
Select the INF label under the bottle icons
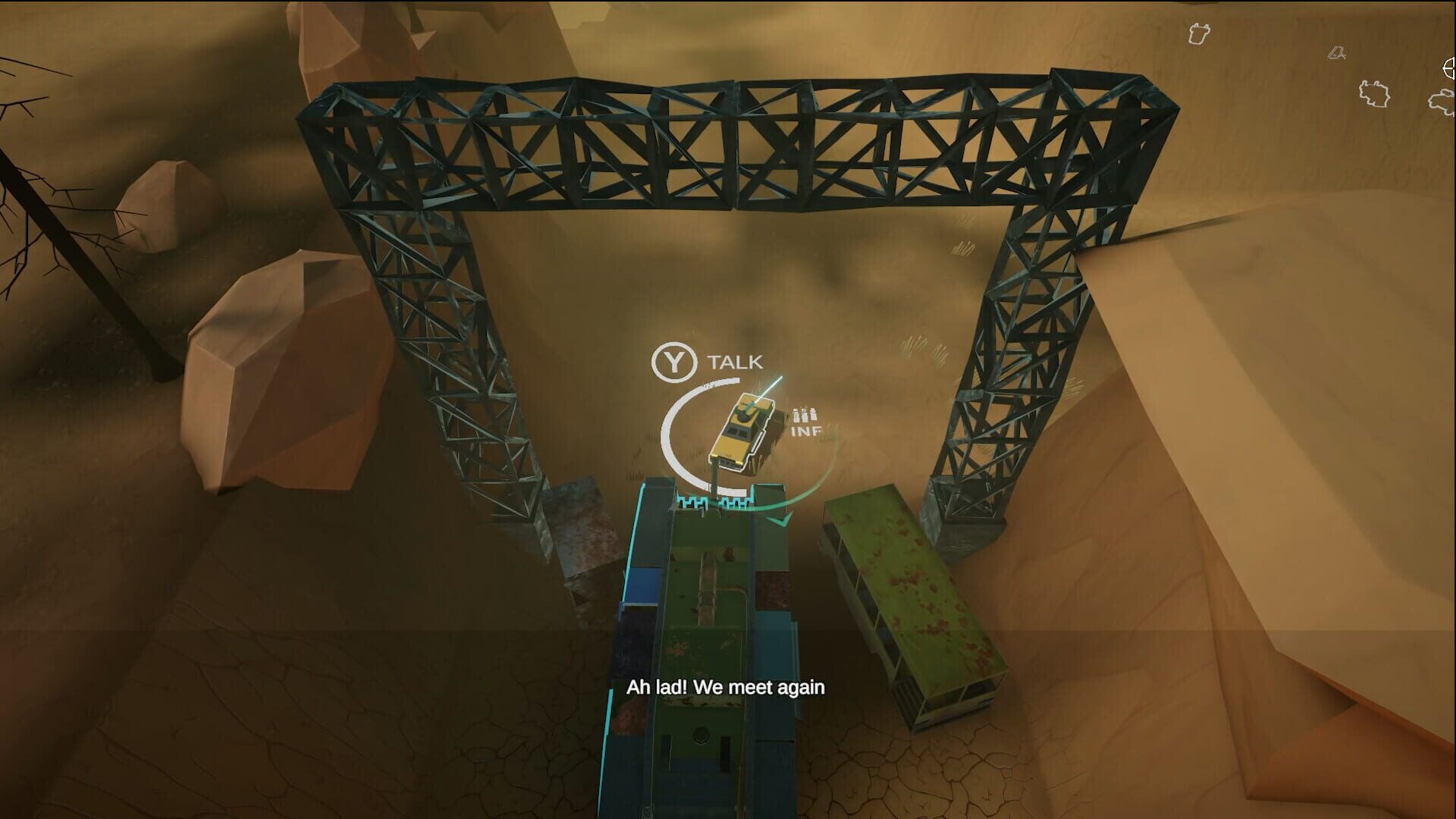[x=805, y=432]
